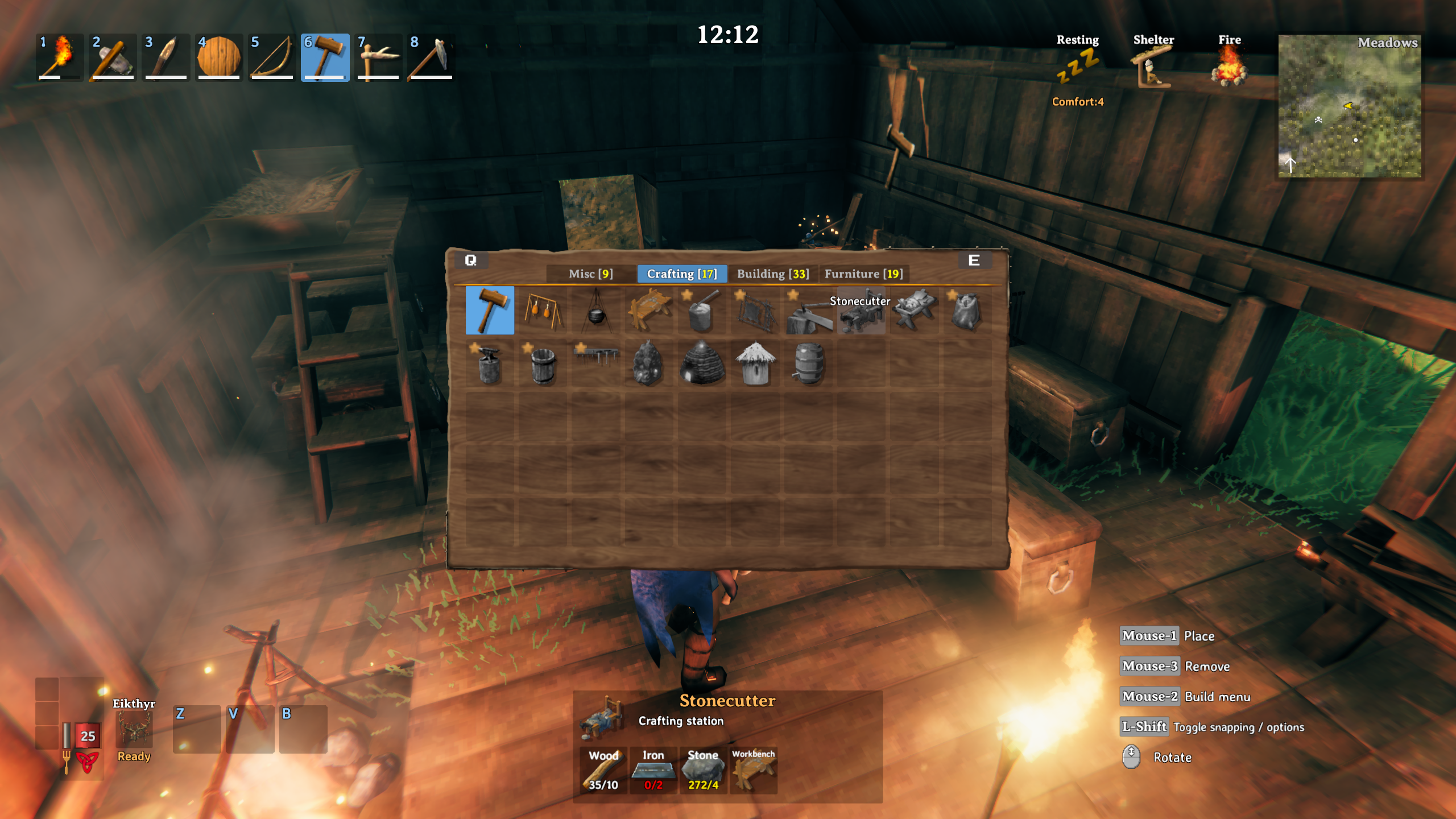Switch to the Misc tab
This screenshot has height=819, width=1456.
(x=590, y=274)
